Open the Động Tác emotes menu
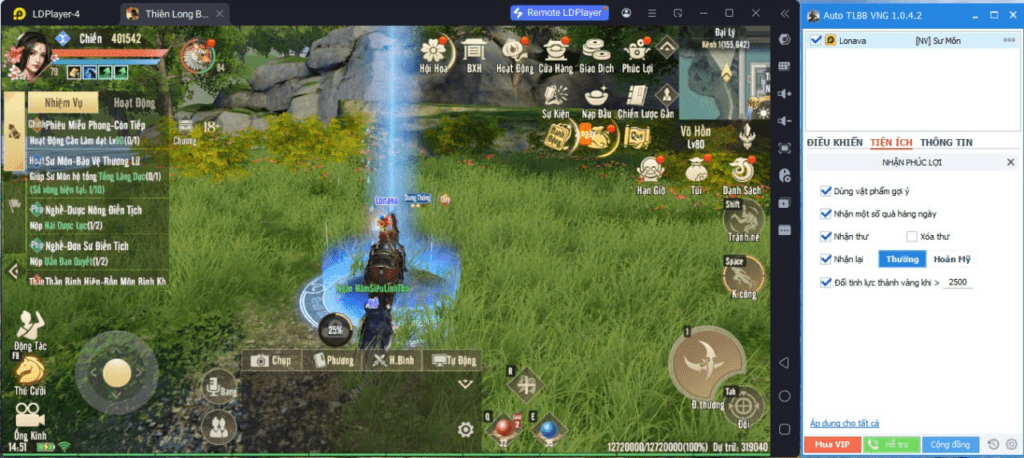The image size is (1024, 458). tap(31, 326)
